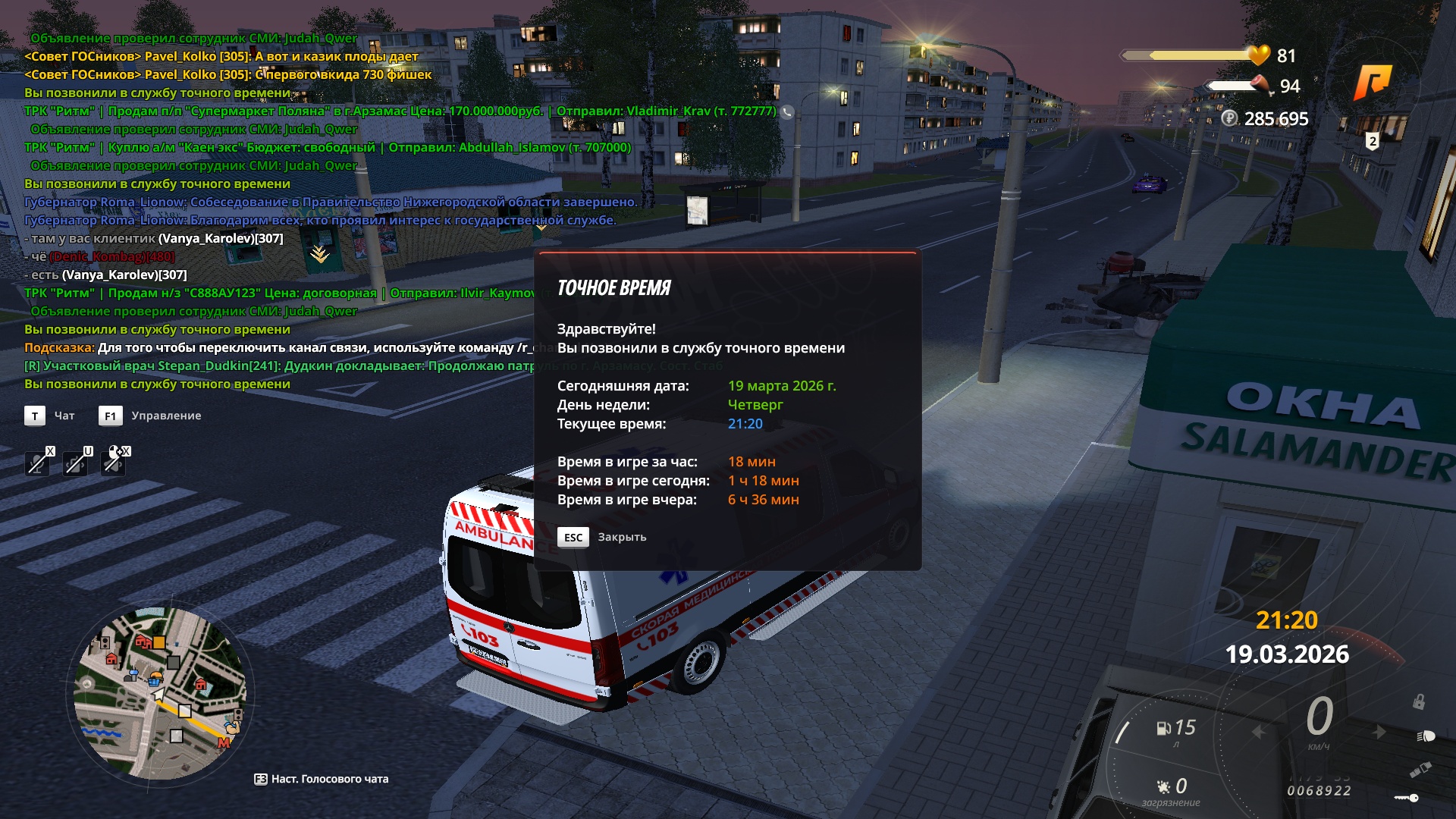1456x819 pixels.
Task: Click the orange Radmir logo
Action: coord(1373,82)
